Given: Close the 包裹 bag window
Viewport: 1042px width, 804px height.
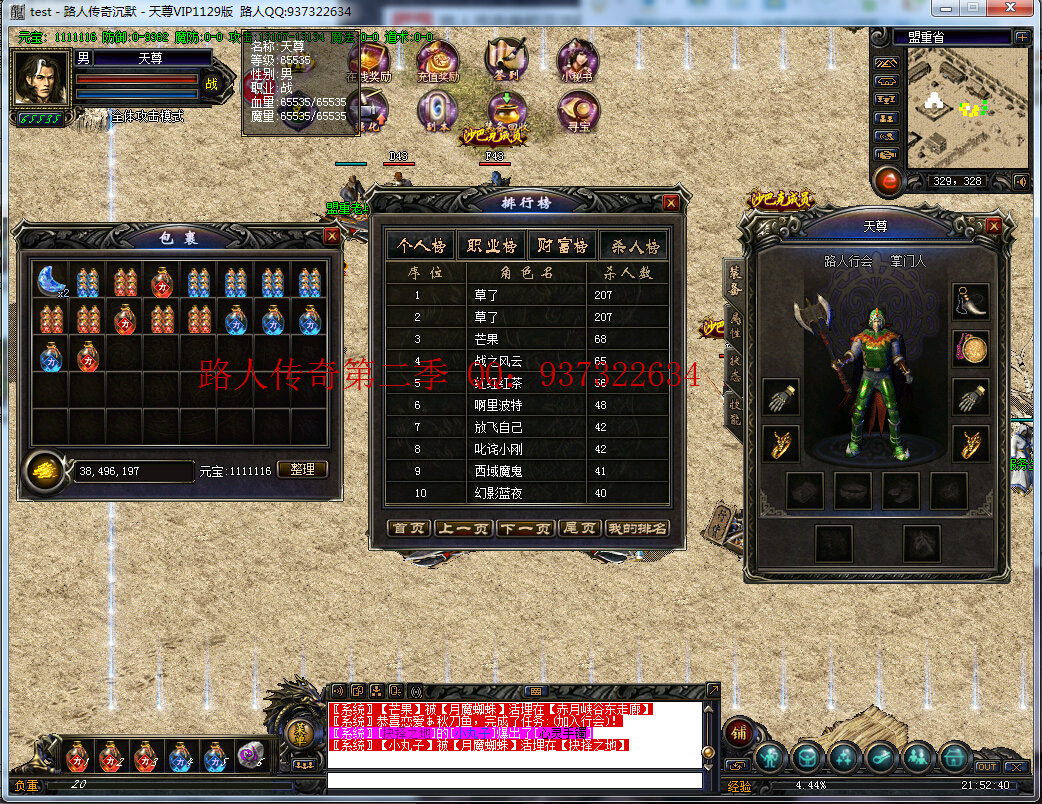Looking at the screenshot, I should [x=331, y=236].
